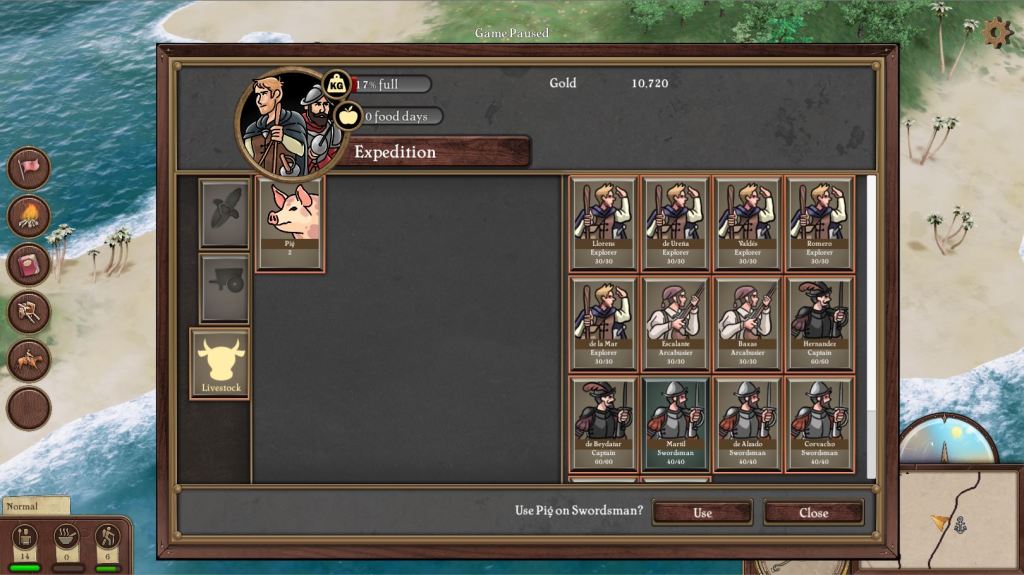Open the corn food category tab
Viewport: 1024px width, 575px height.
(224, 213)
